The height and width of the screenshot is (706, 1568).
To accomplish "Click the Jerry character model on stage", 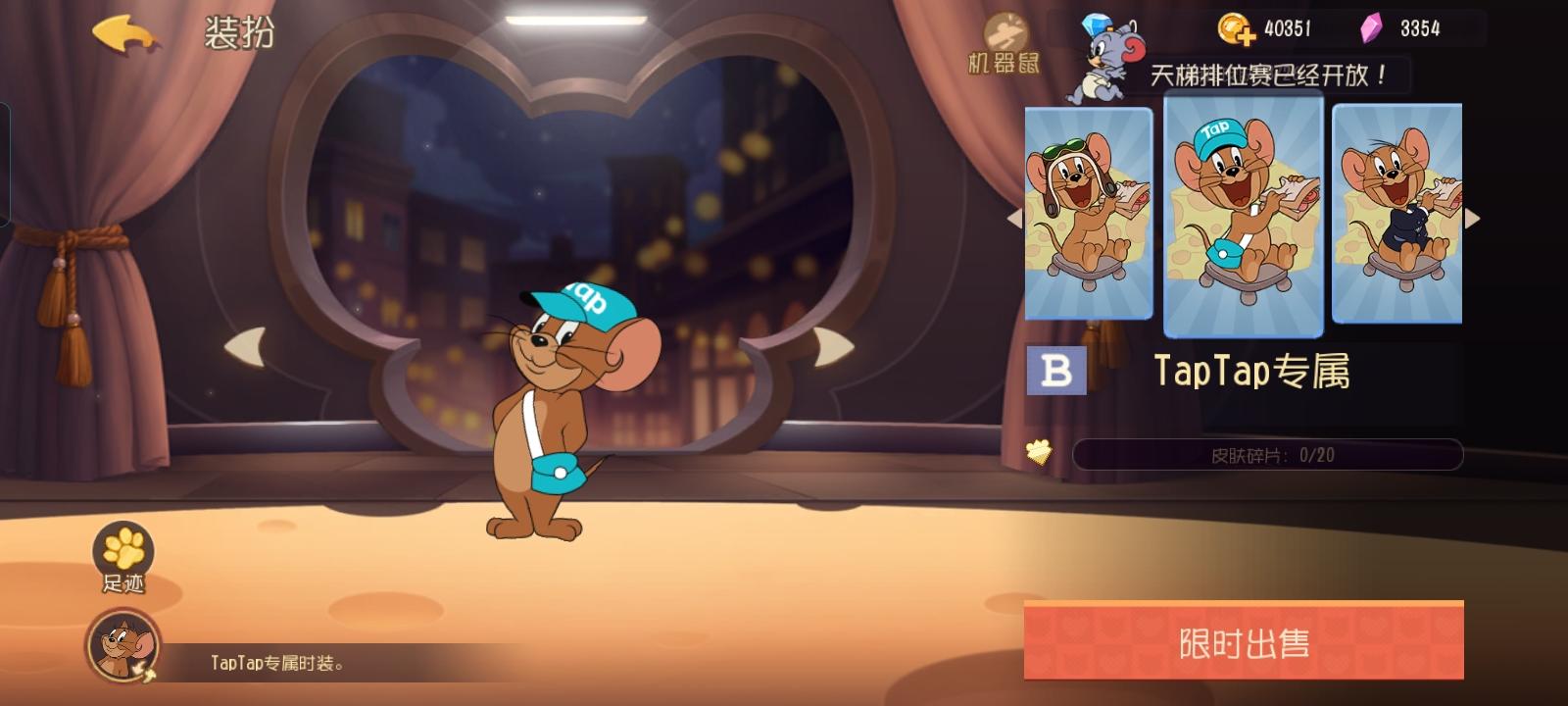I will point(559,422).
